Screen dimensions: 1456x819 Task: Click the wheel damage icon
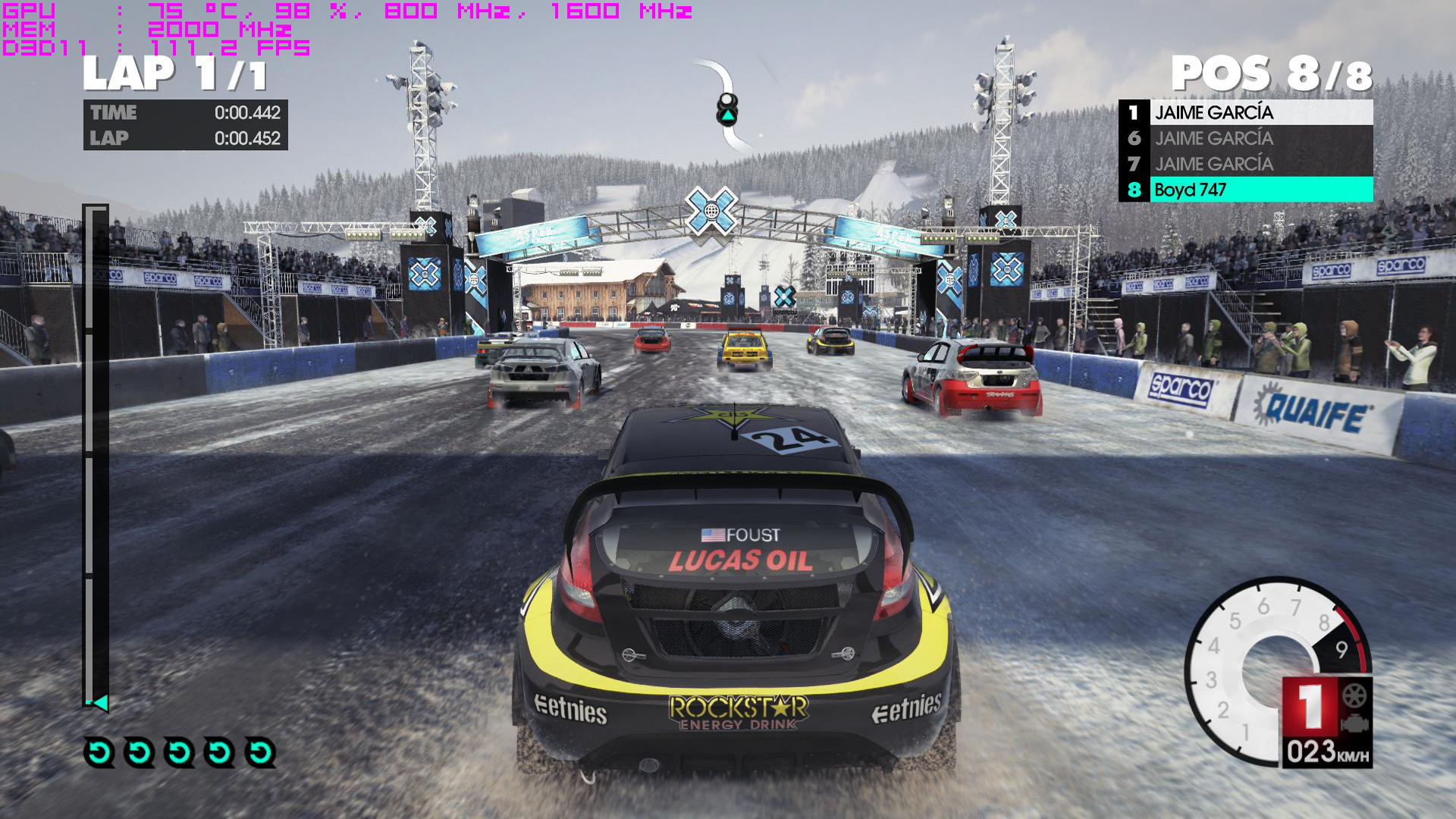1354,695
